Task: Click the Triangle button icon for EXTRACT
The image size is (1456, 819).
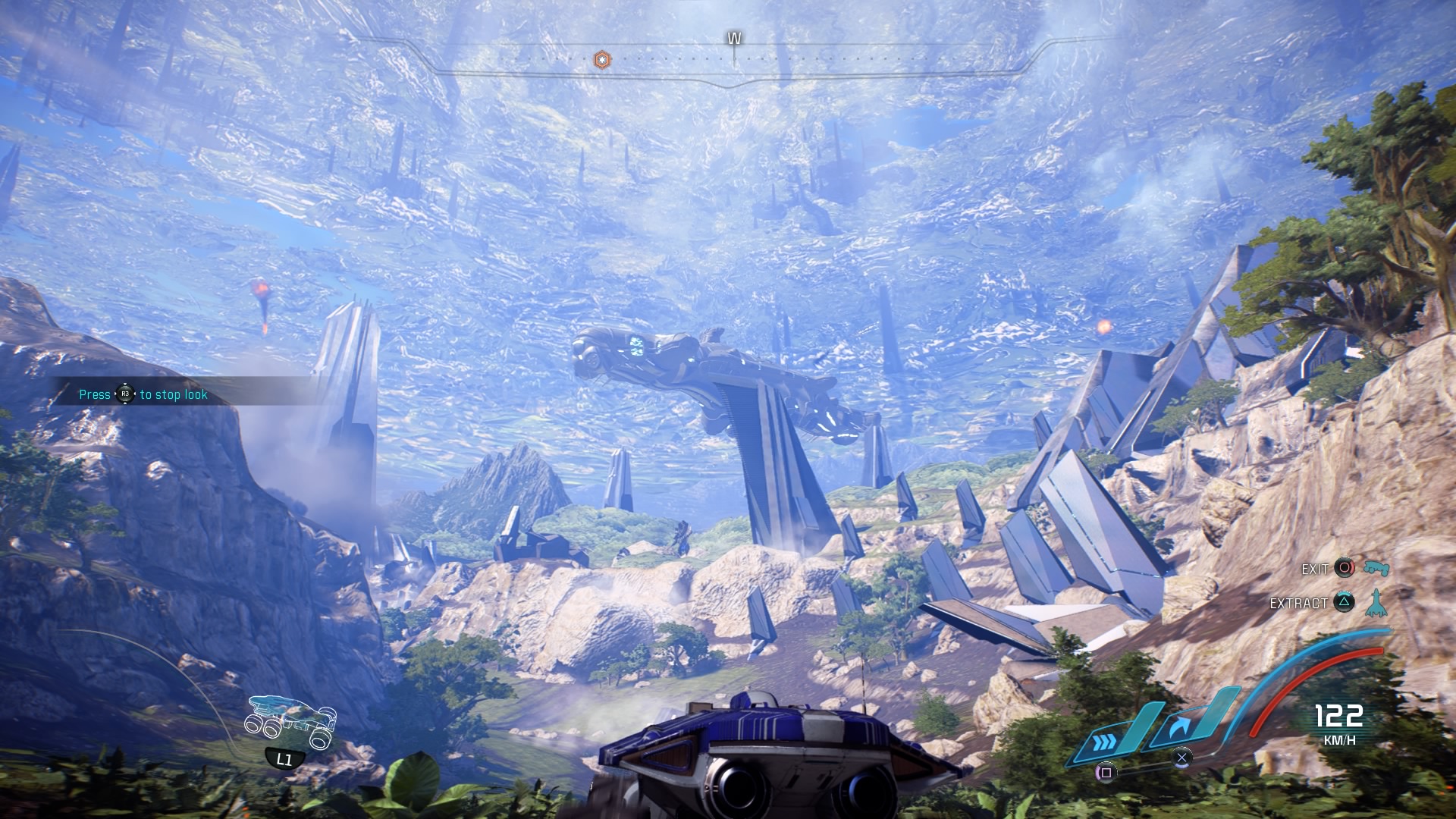Action: tap(1344, 602)
